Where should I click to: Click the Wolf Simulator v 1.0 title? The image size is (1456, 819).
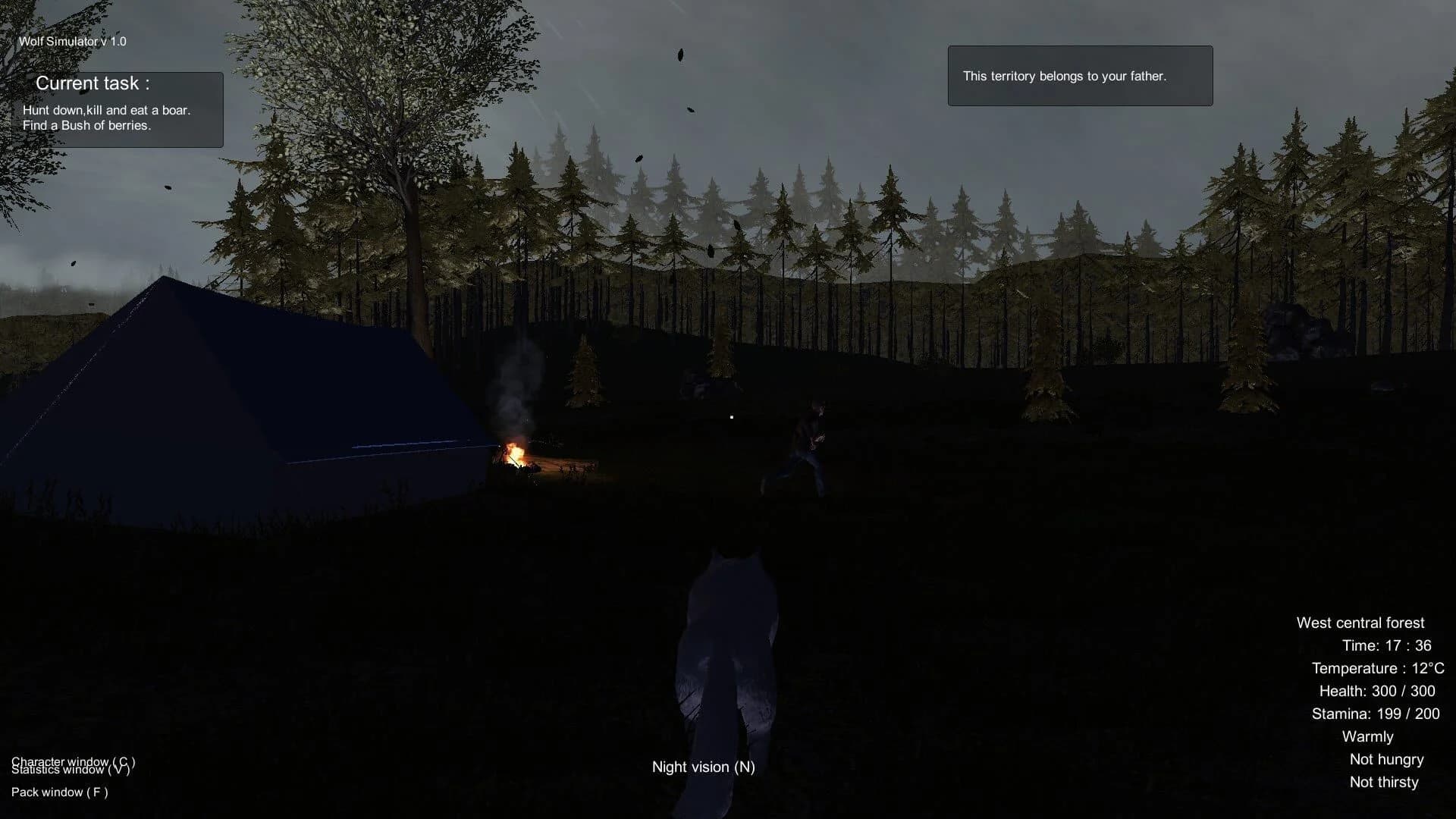tap(72, 41)
